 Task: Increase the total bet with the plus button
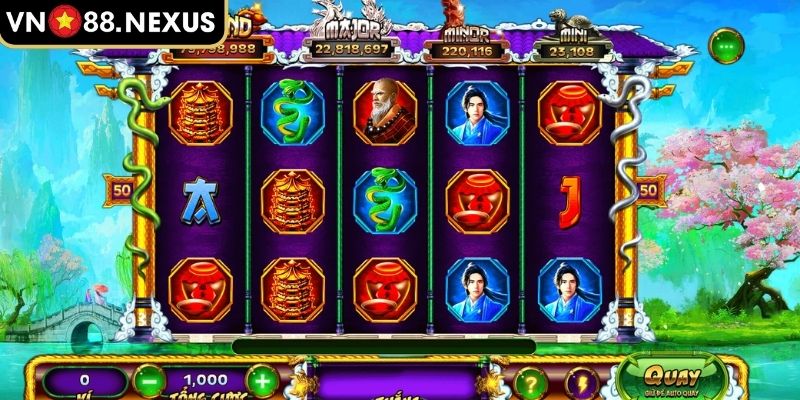(260, 381)
